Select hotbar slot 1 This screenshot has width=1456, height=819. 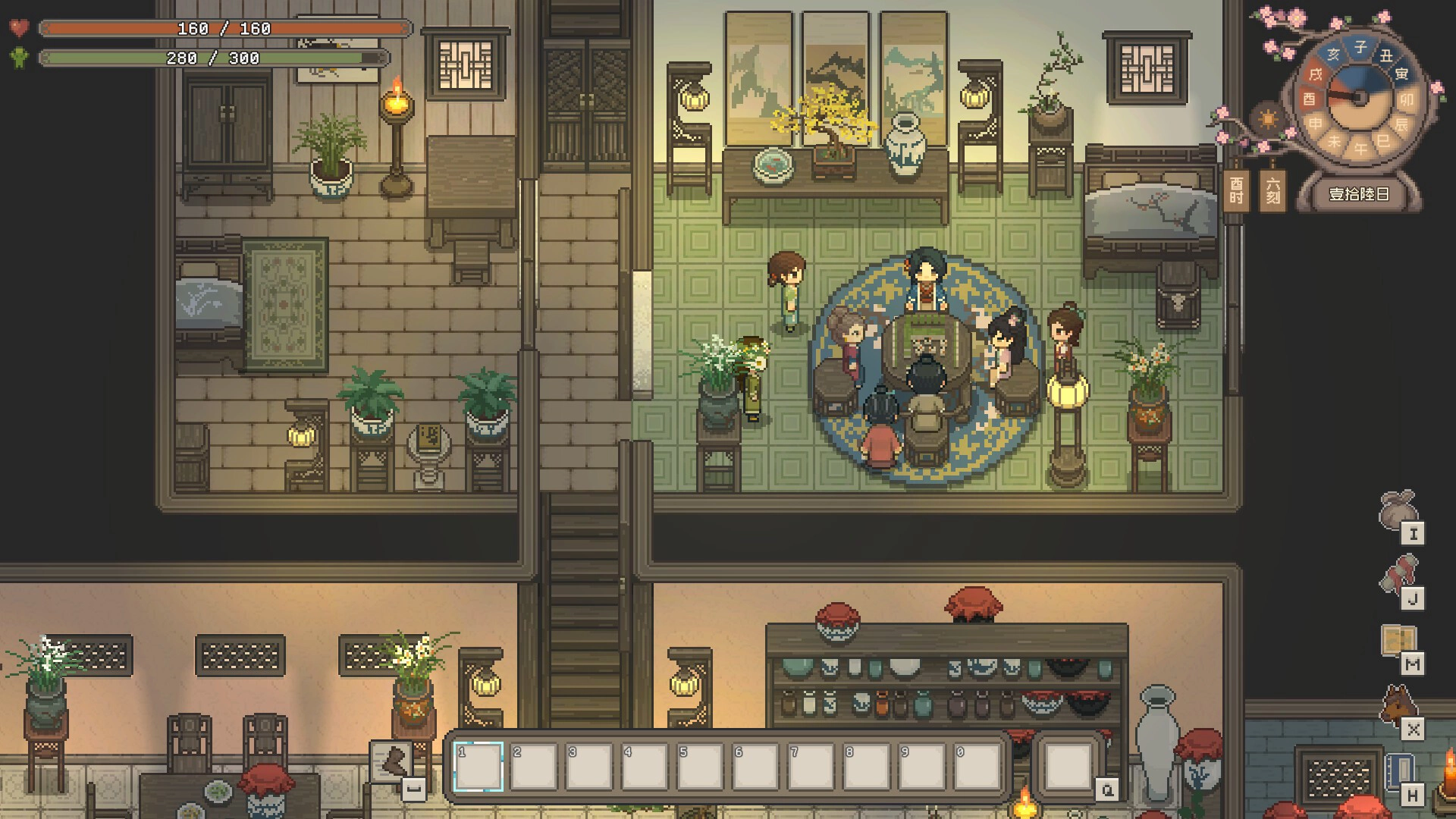point(479,767)
